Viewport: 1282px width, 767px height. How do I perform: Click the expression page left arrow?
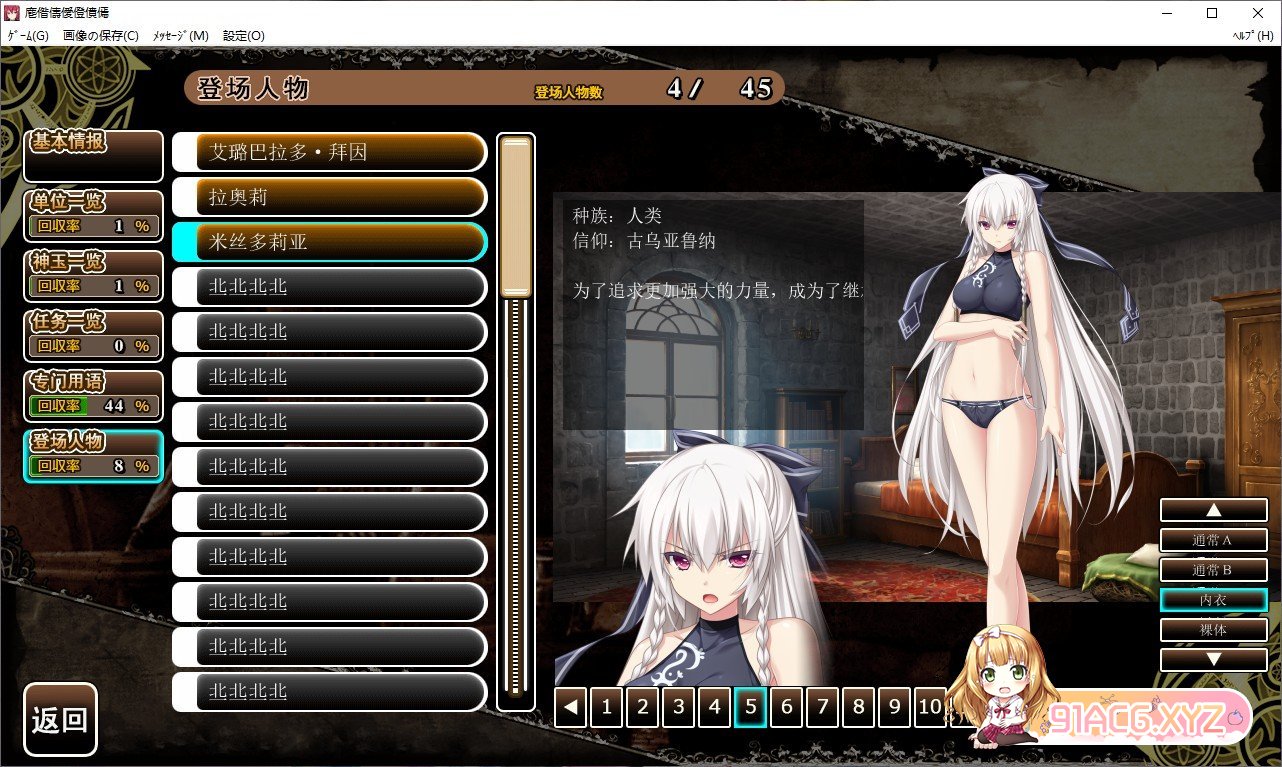click(570, 708)
